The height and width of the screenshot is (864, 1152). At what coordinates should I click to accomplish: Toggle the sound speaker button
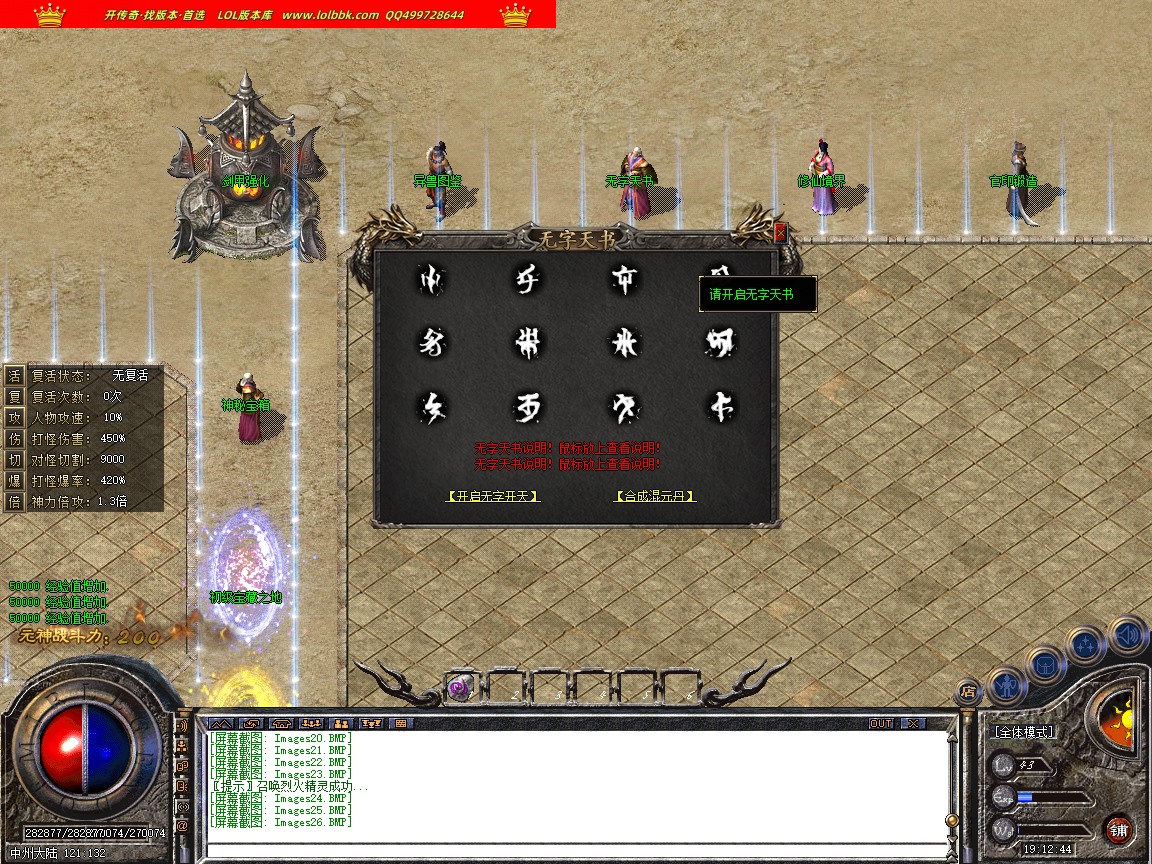pos(1127,634)
